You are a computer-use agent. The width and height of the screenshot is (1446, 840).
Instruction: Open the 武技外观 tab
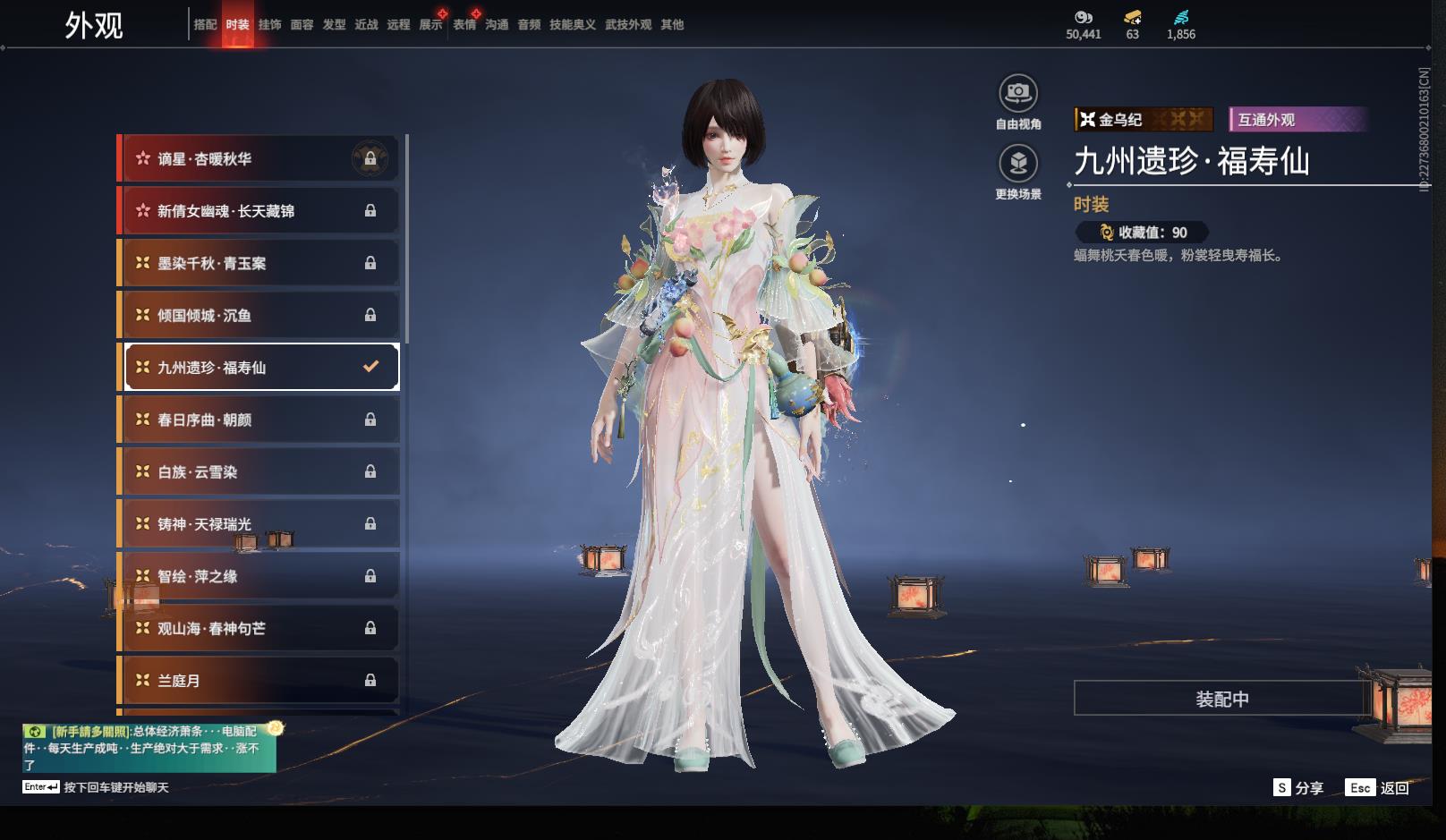click(x=627, y=25)
